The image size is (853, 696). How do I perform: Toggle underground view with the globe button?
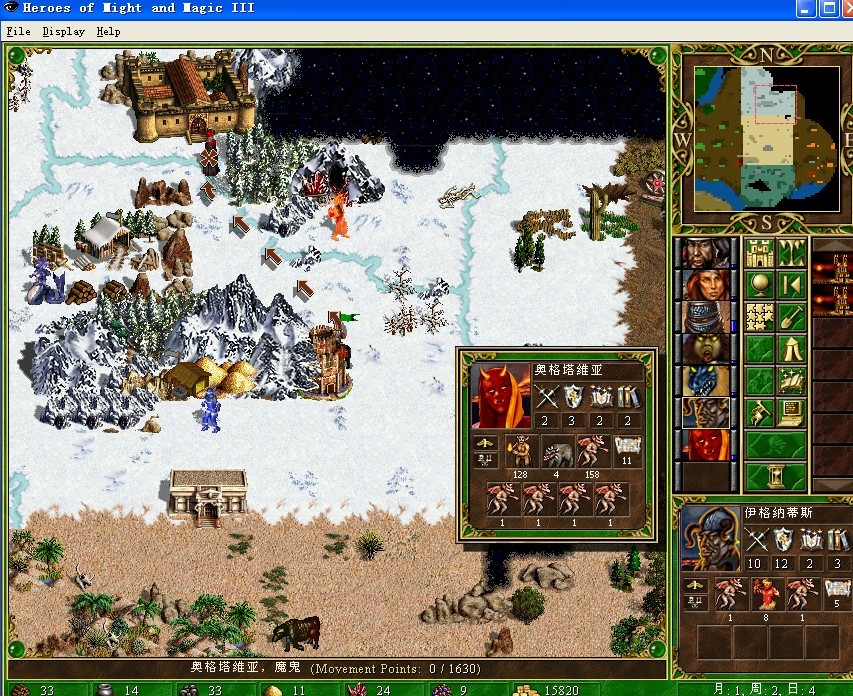[759, 284]
